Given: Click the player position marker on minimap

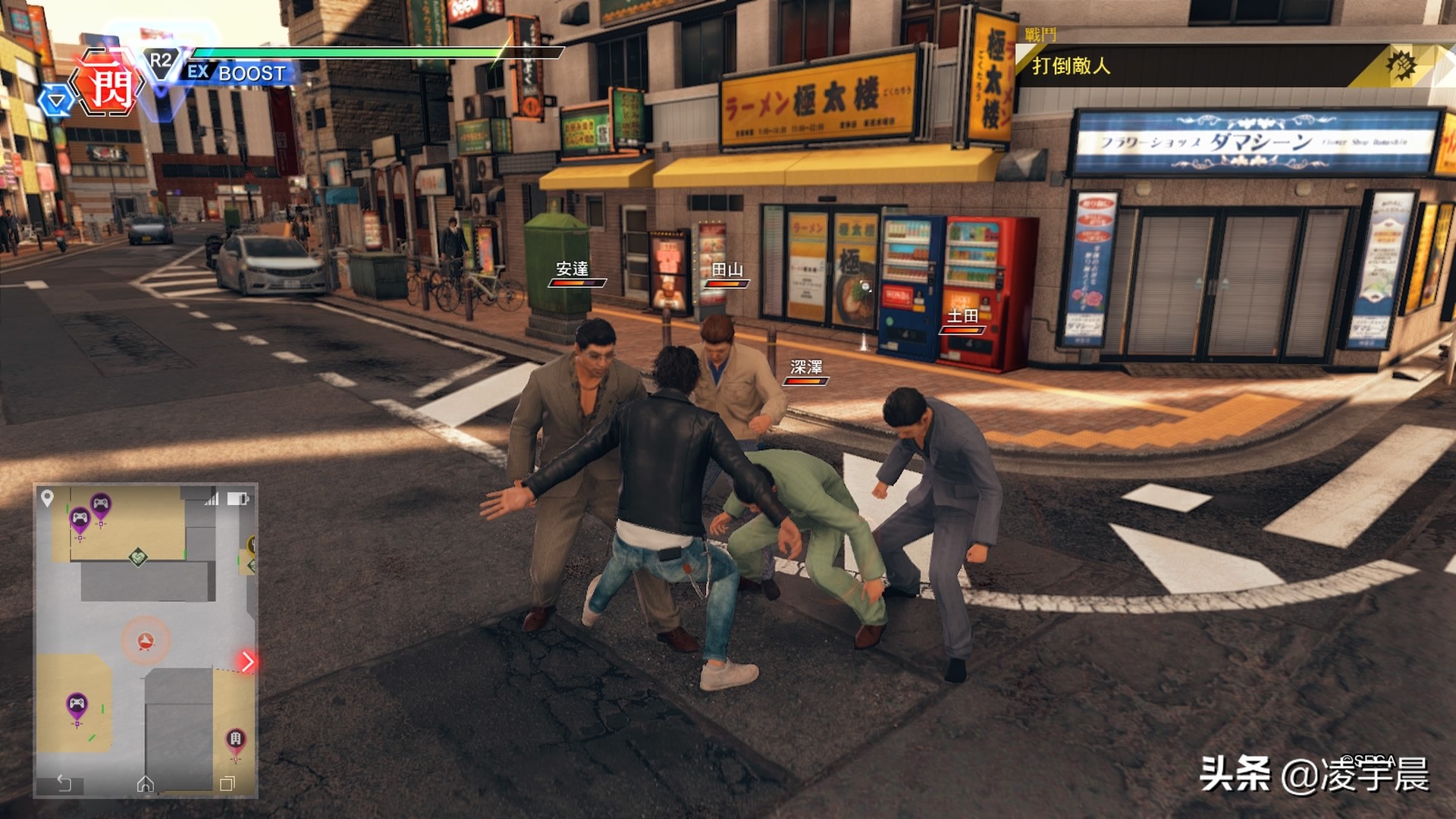Looking at the screenshot, I should tap(146, 642).
